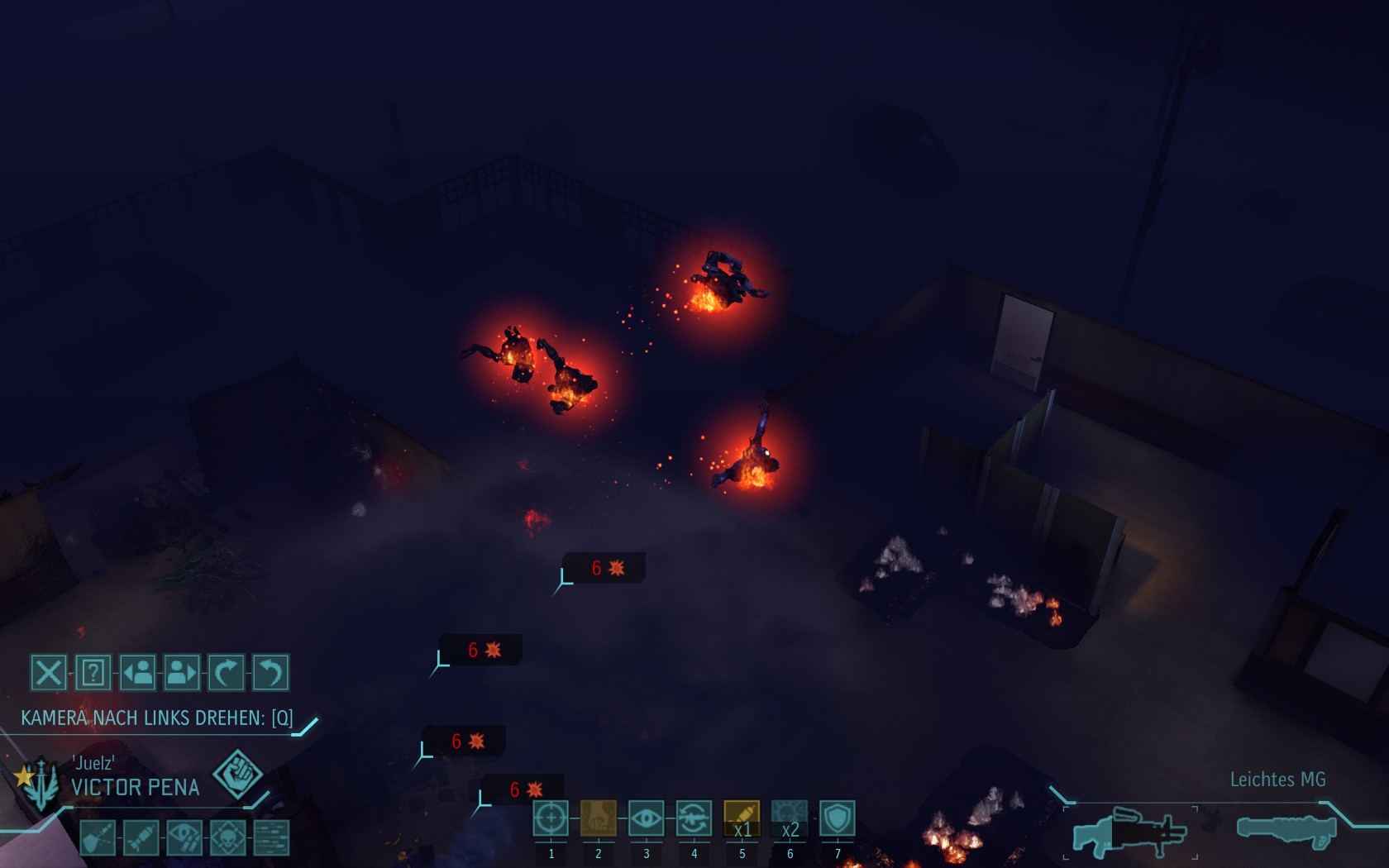
Task: Click the eye-and-bullets perk icon
Action: pos(184,837)
